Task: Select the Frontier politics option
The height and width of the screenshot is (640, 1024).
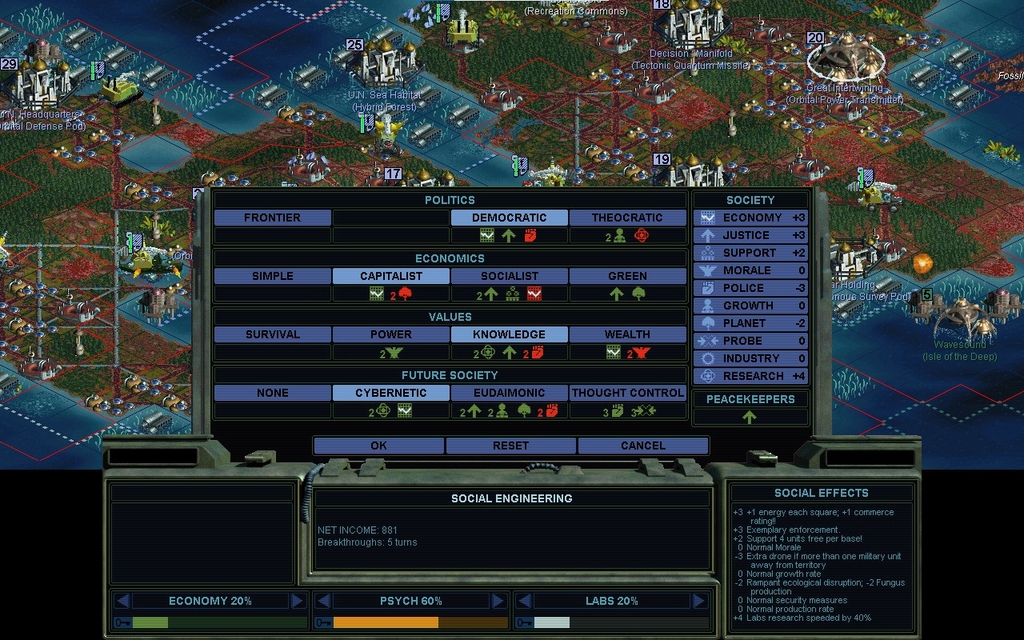Action: click(272, 217)
